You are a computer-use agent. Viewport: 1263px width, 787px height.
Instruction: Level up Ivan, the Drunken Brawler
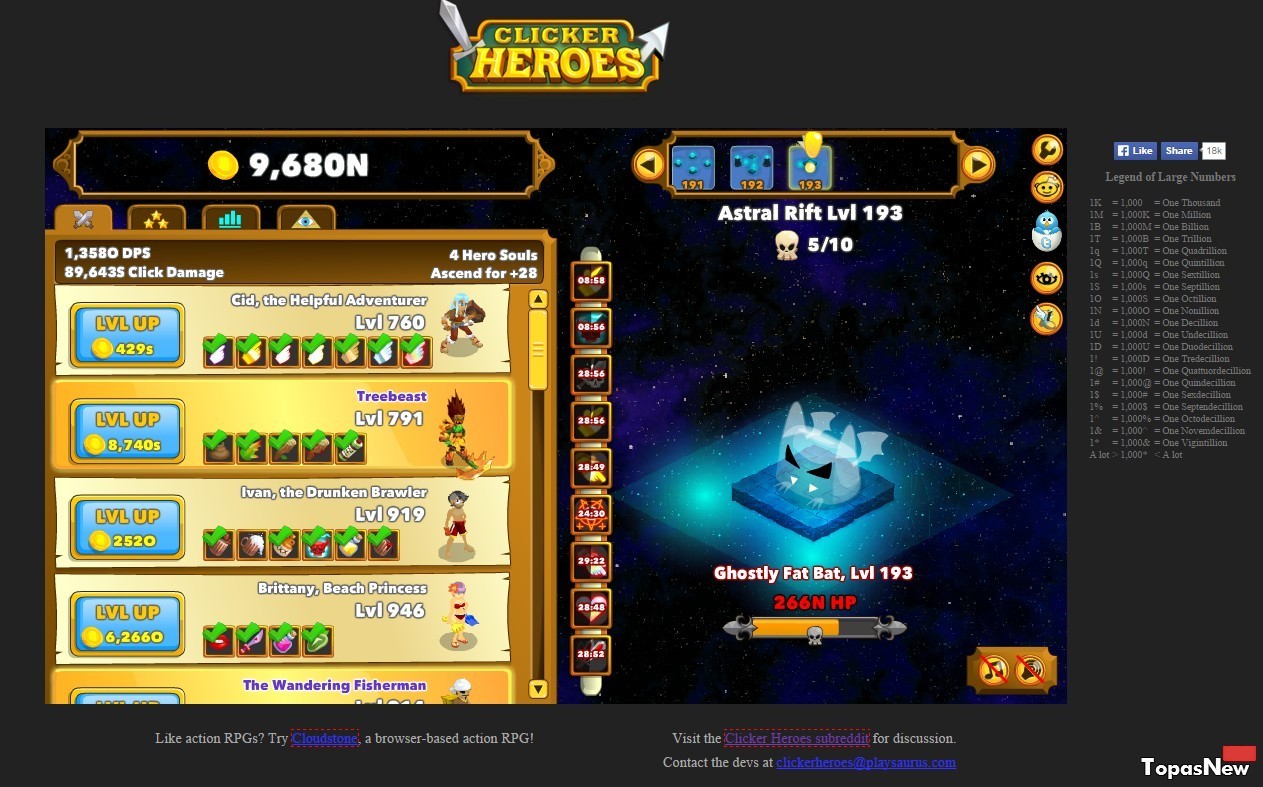click(127, 527)
